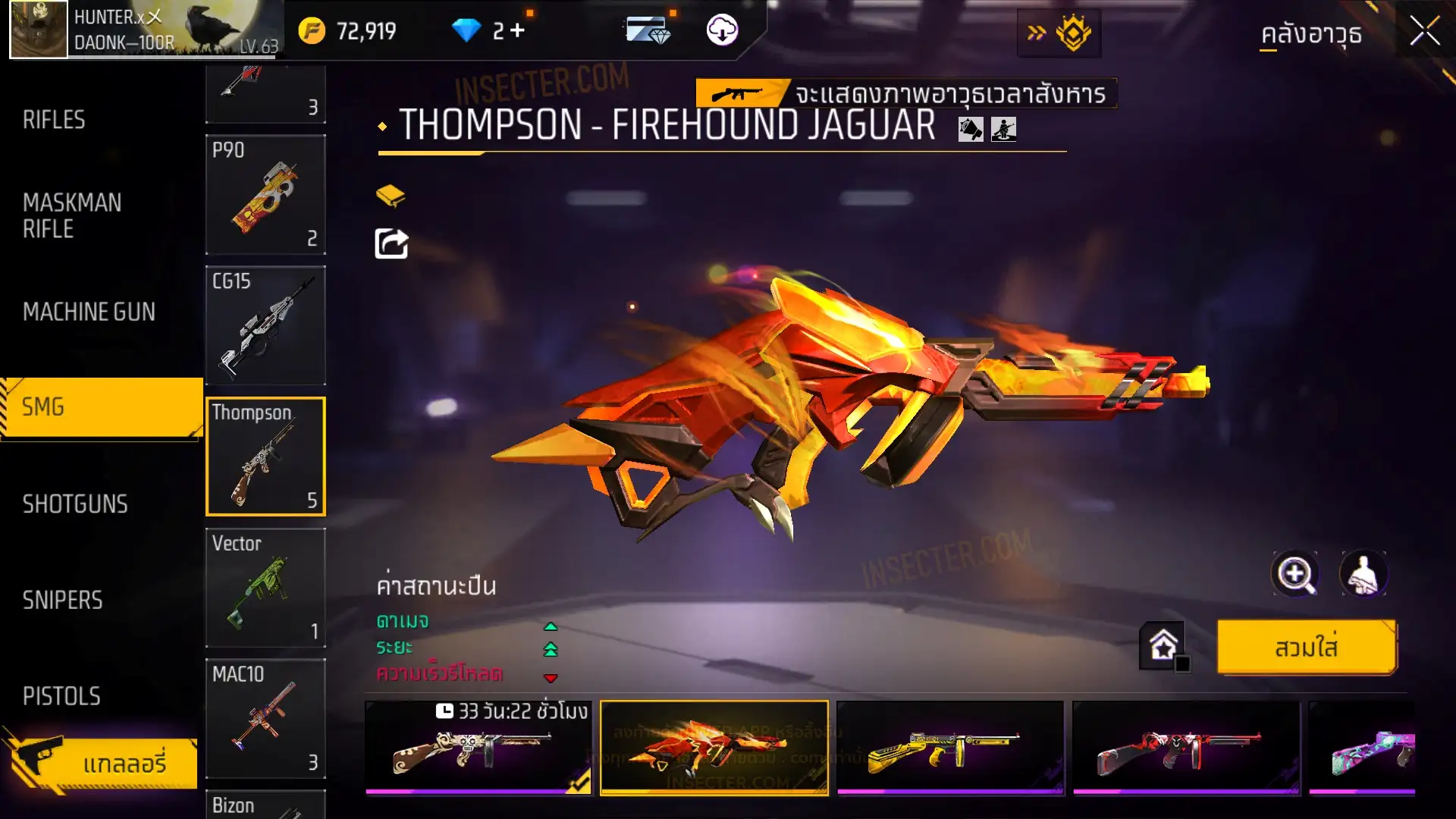Image resolution: width=1456 pixels, height=819 pixels.
Task: Equip the skin with the yellow button
Action: click(1306, 648)
